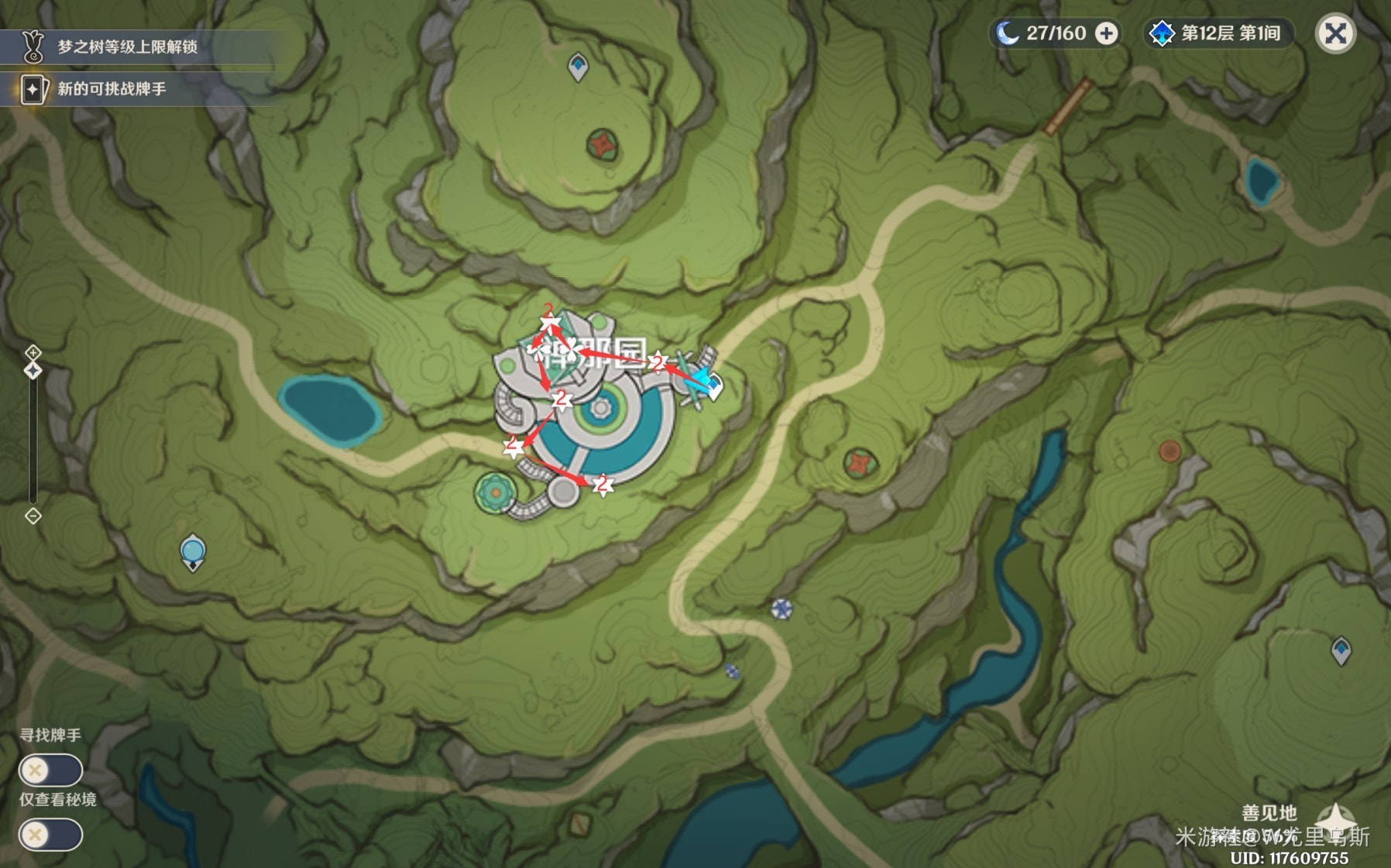The height and width of the screenshot is (868, 1391).
Task: Close the map screen
Action: tap(1335, 34)
